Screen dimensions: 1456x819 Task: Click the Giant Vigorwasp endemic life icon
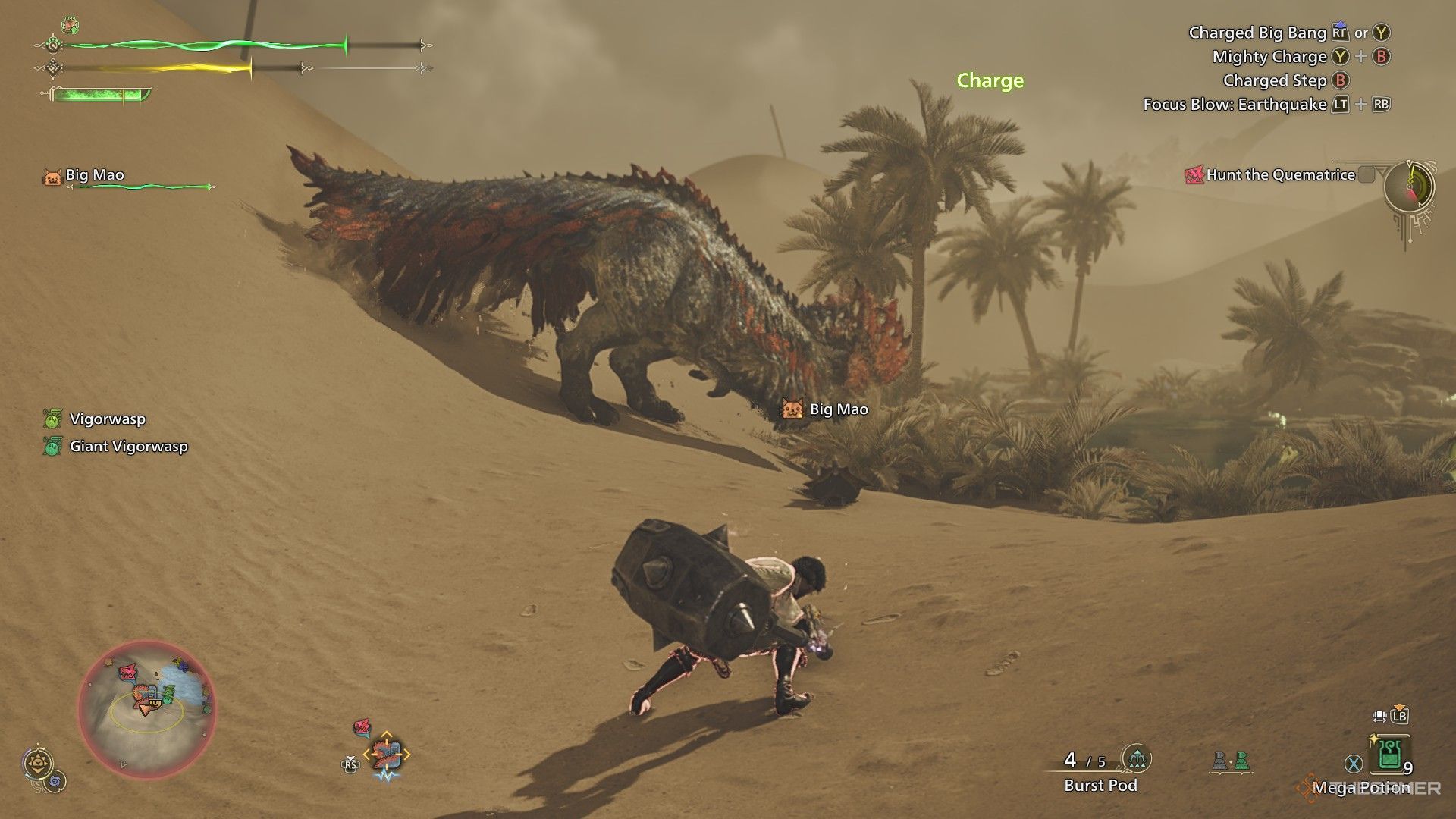pyautogui.click(x=52, y=447)
